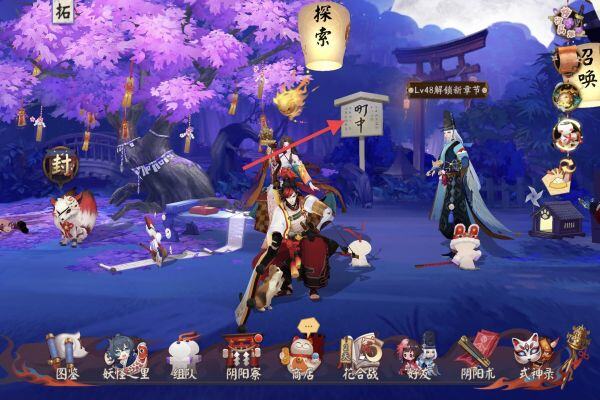Open the 妖怪之里 menu entry
Screen dimensions: 600x400
123,356
